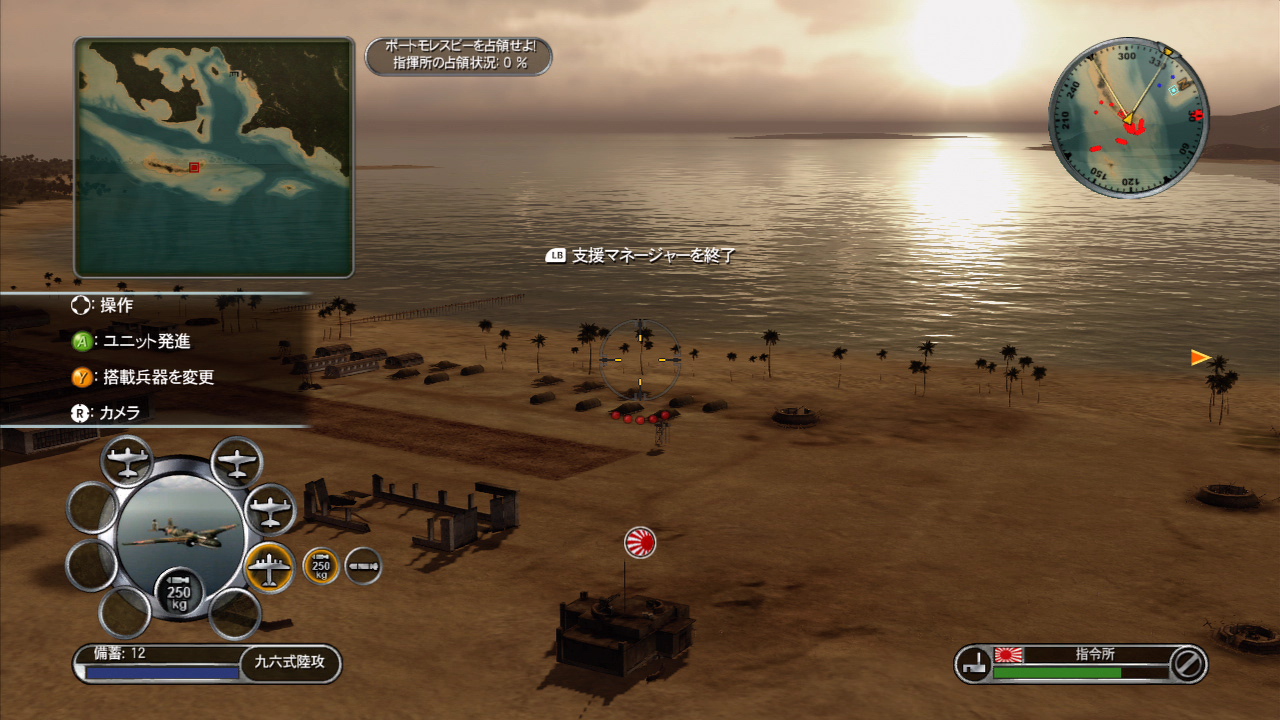The image size is (1280, 720).
Task: Choose the twin-engine plane slot above the bomber
Action: (270, 509)
